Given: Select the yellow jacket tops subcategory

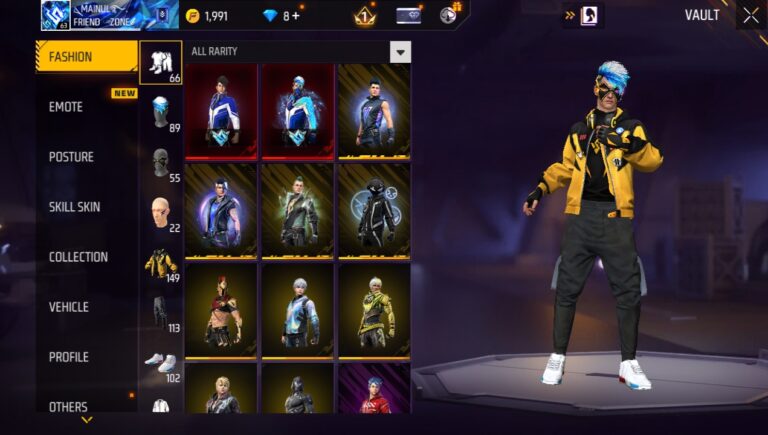Looking at the screenshot, I should pyautogui.click(x=160, y=263).
